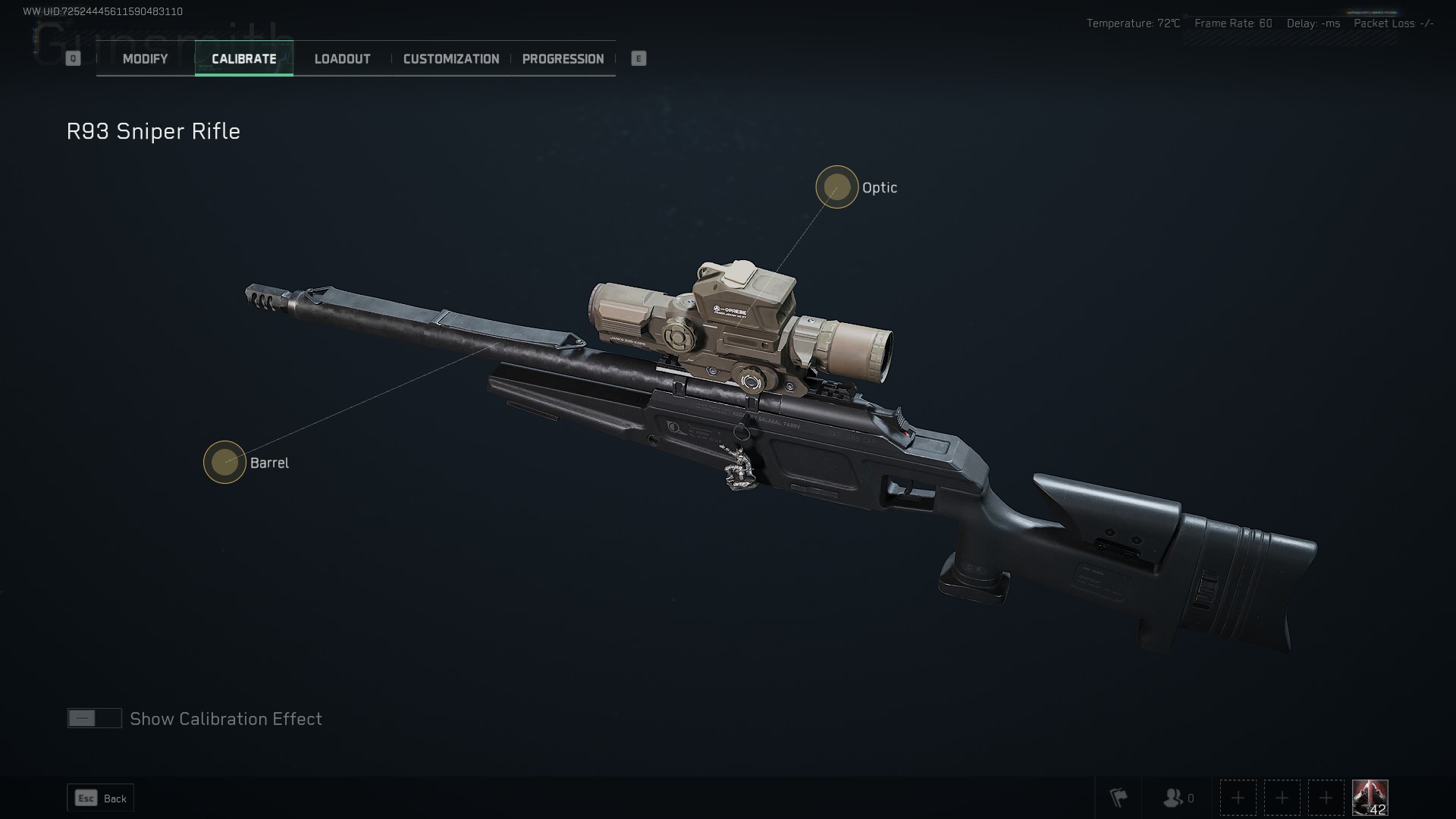Viewport: 1456px width, 819px height.
Task: Click the character portrait showing level 42
Action: tap(1370, 797)
